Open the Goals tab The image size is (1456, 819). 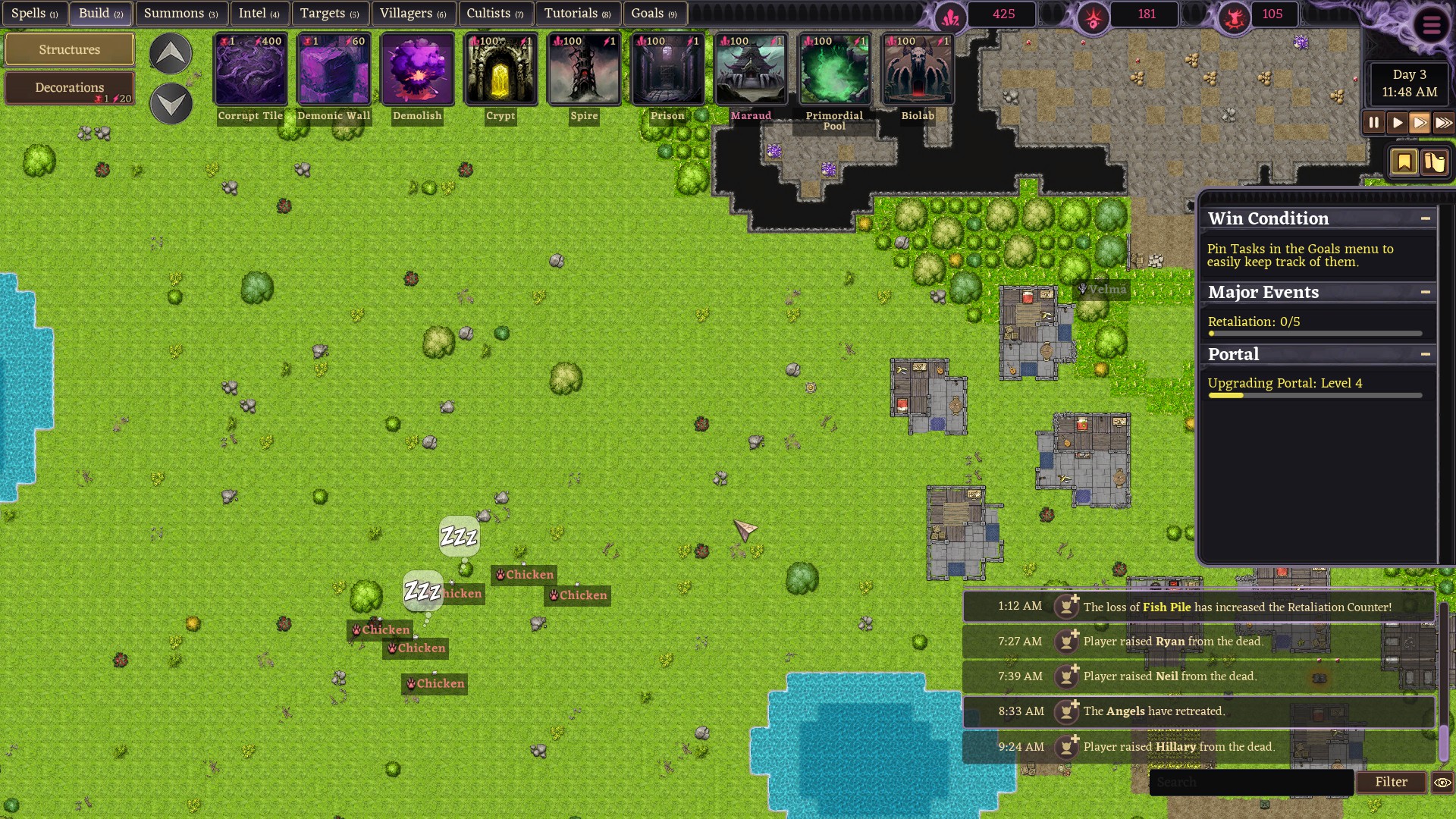[x=654, y=14]
